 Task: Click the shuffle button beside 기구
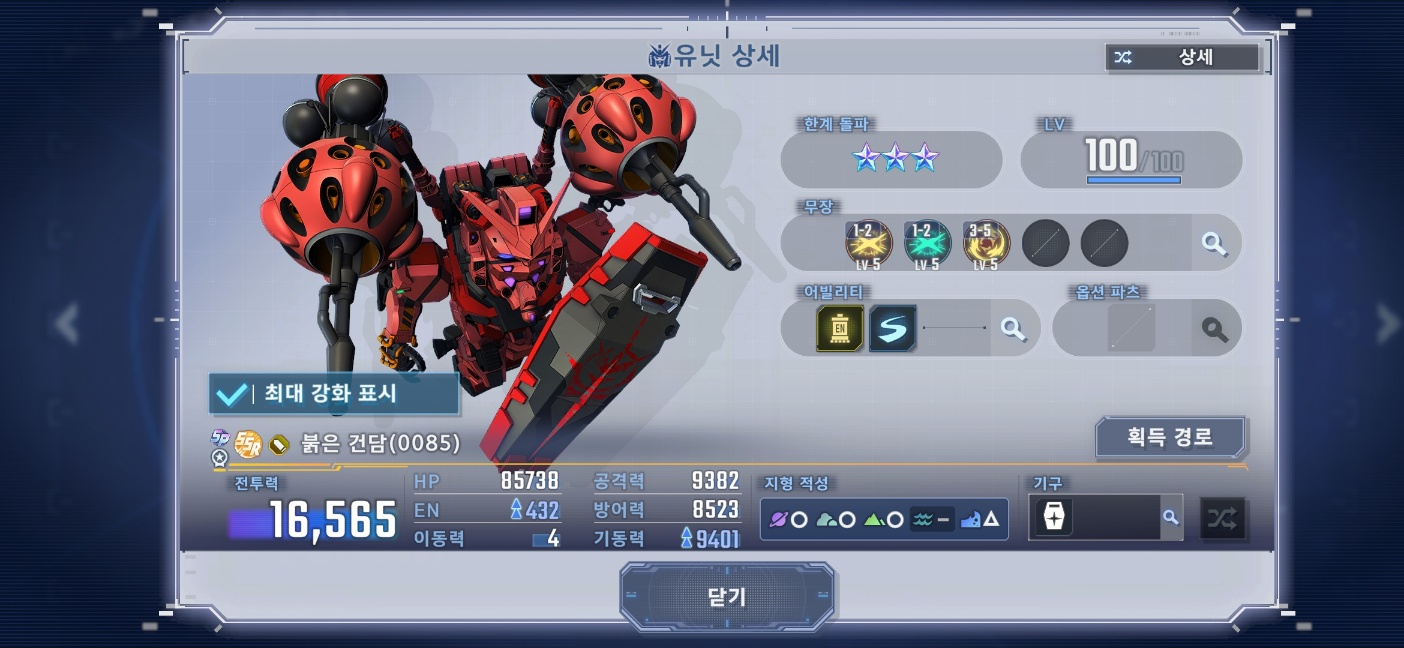coord(1222,518)
